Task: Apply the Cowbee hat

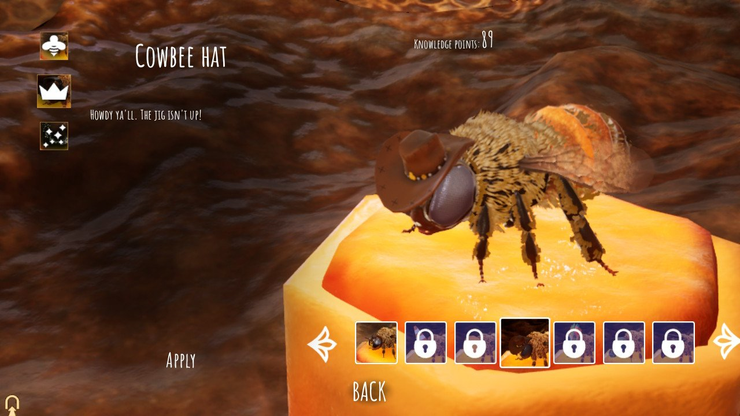Action: click(x=181, y=360)
